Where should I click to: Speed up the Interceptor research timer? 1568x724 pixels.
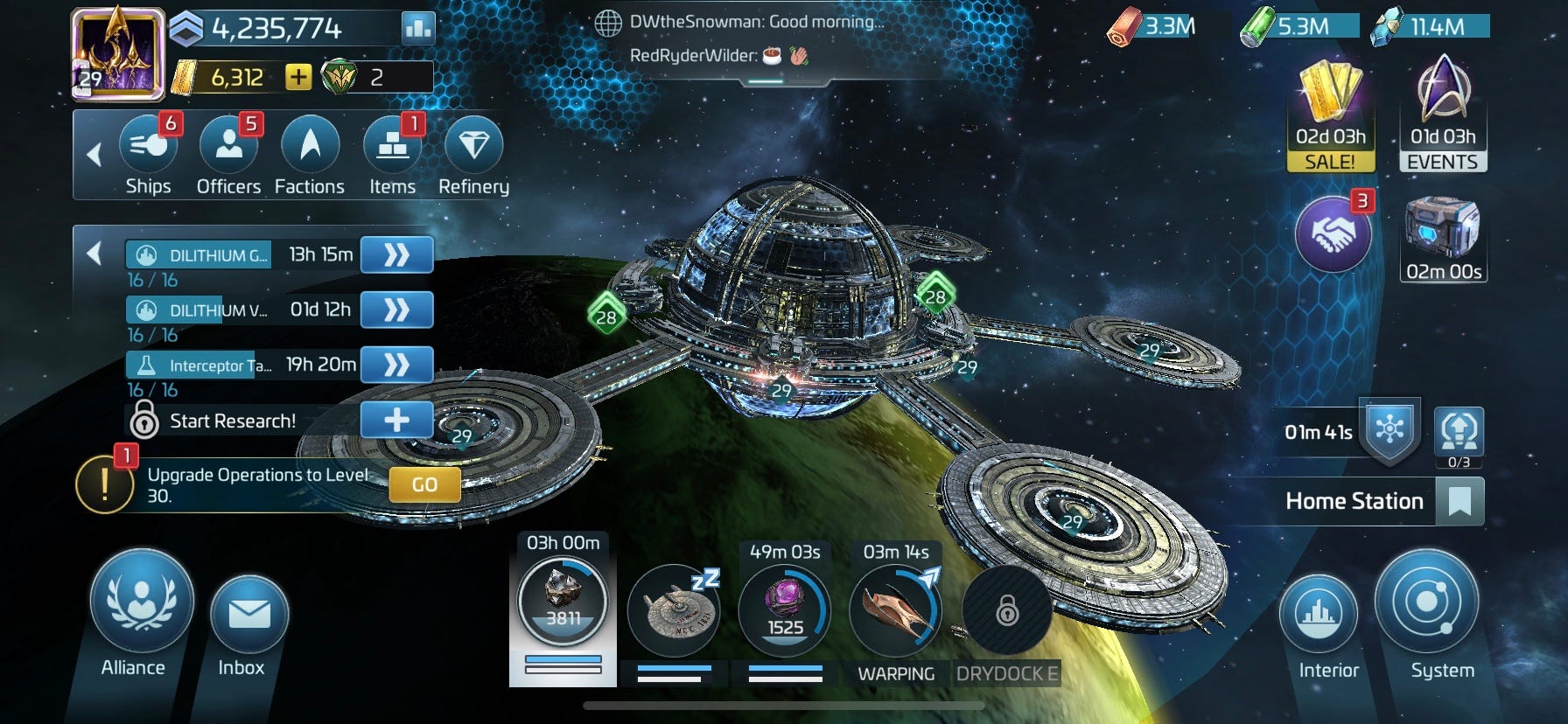396,364
